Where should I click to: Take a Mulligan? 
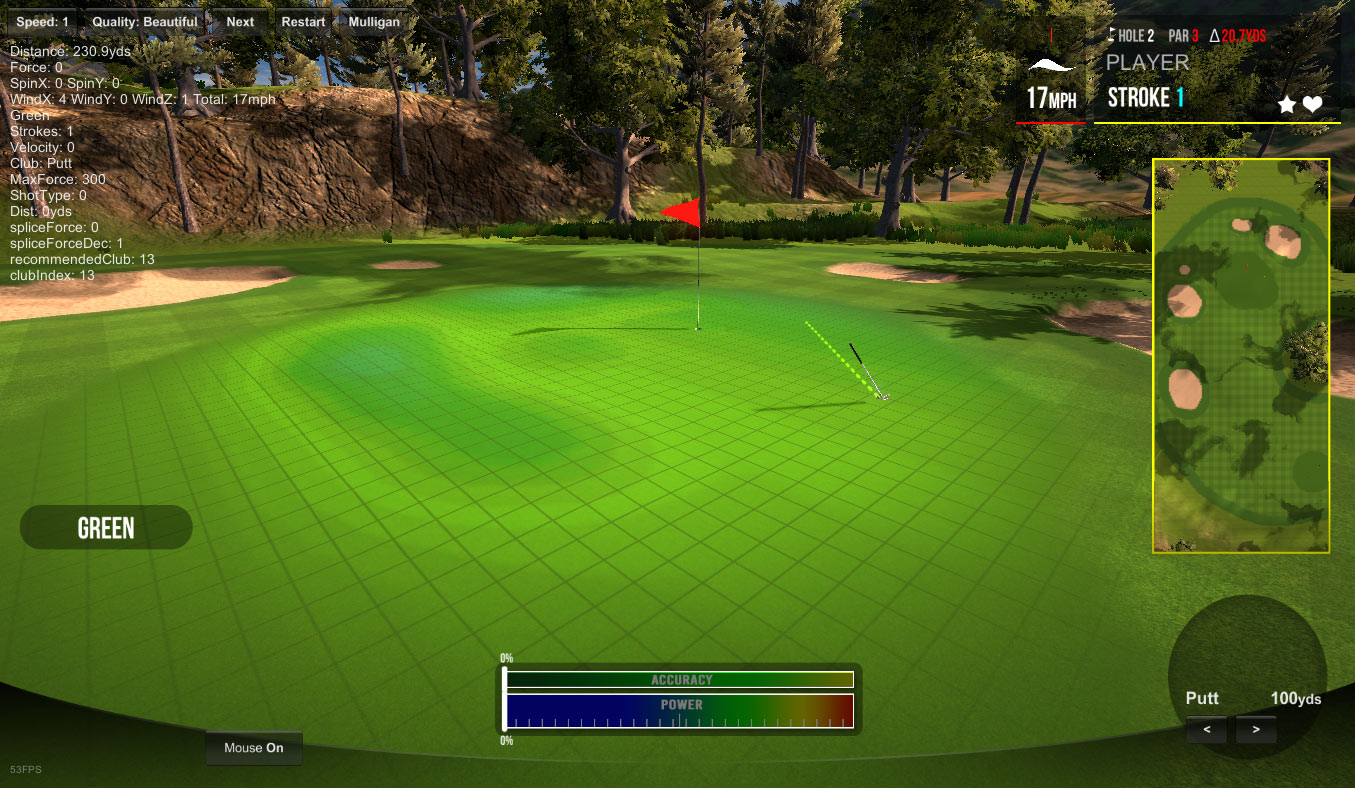tap(374, 22)
